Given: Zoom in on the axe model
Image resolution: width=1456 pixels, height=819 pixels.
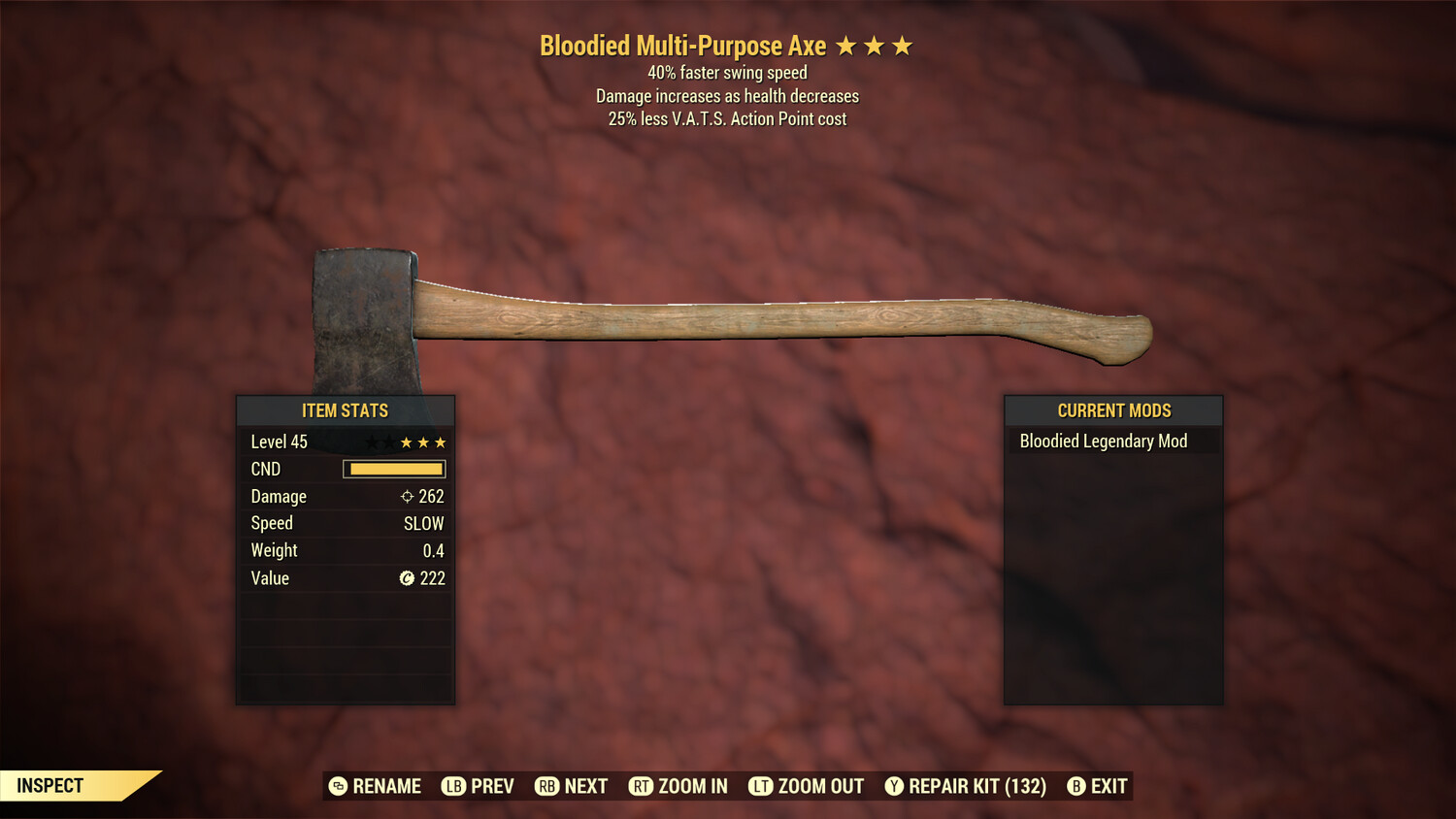Looking at the screenshot, I should tap(678, 786).
